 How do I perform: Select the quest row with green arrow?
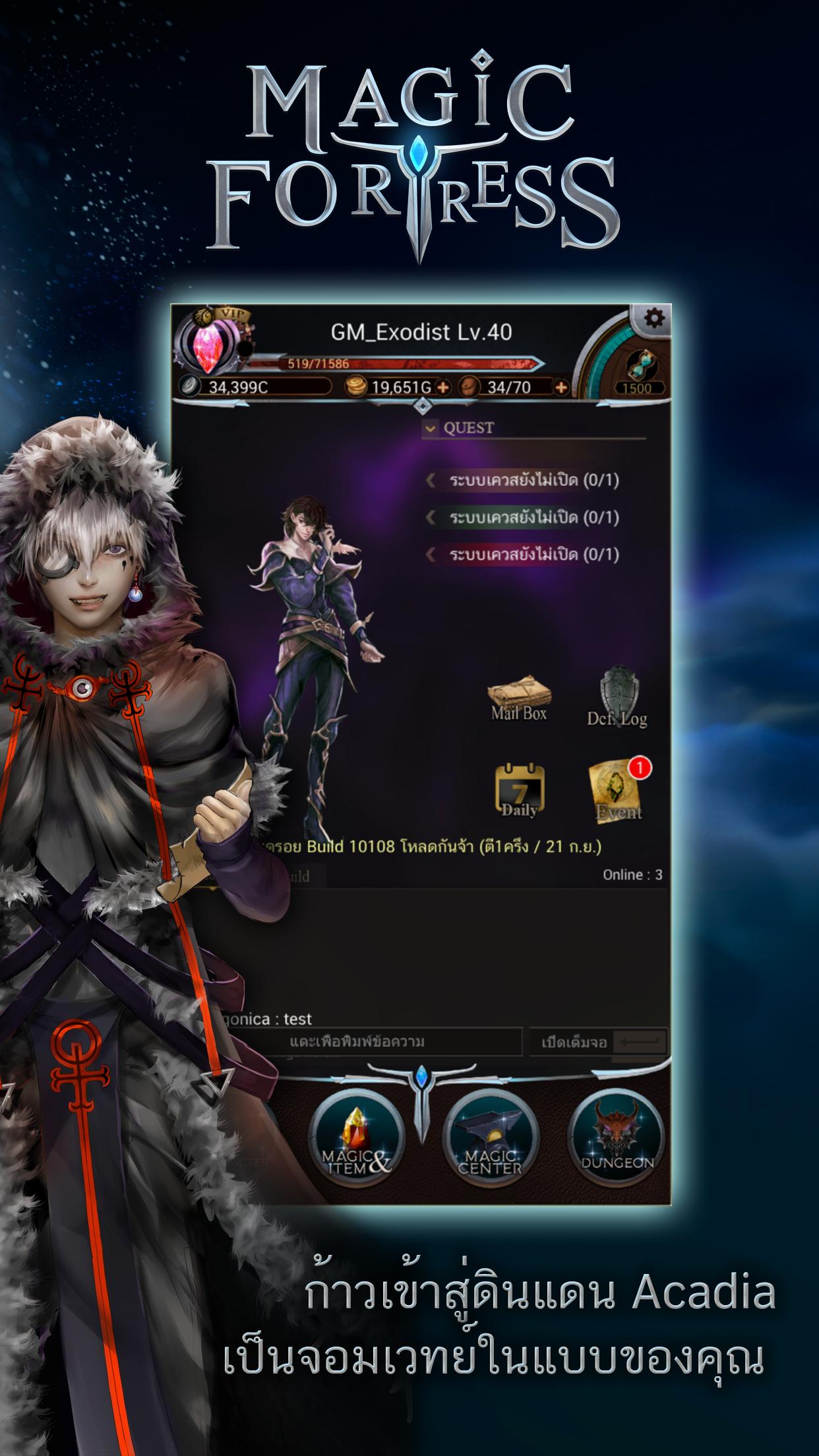click(x=524, y=518)
